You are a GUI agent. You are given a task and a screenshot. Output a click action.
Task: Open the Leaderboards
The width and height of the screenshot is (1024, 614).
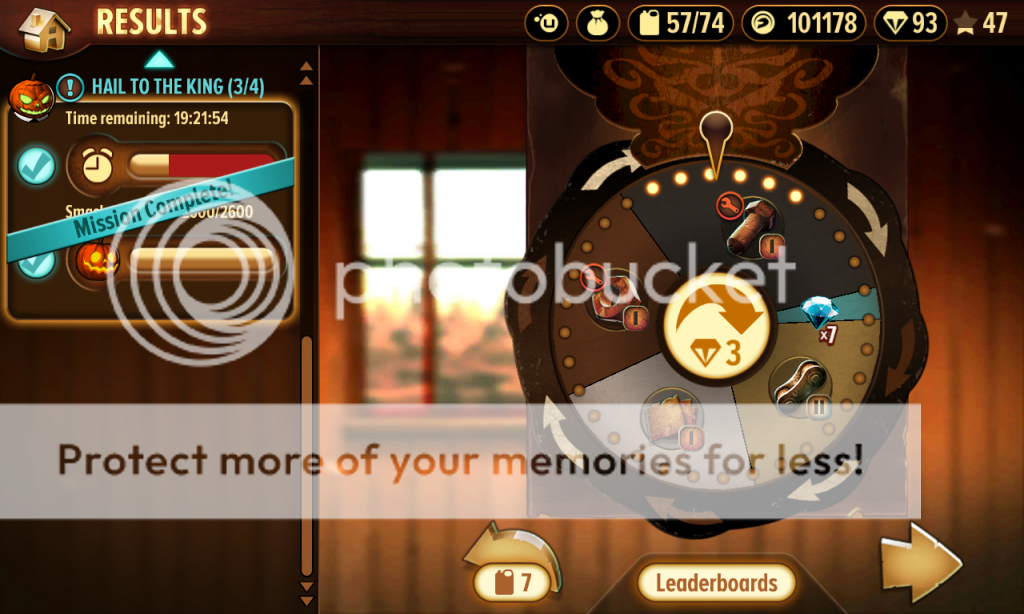(716, 582)
